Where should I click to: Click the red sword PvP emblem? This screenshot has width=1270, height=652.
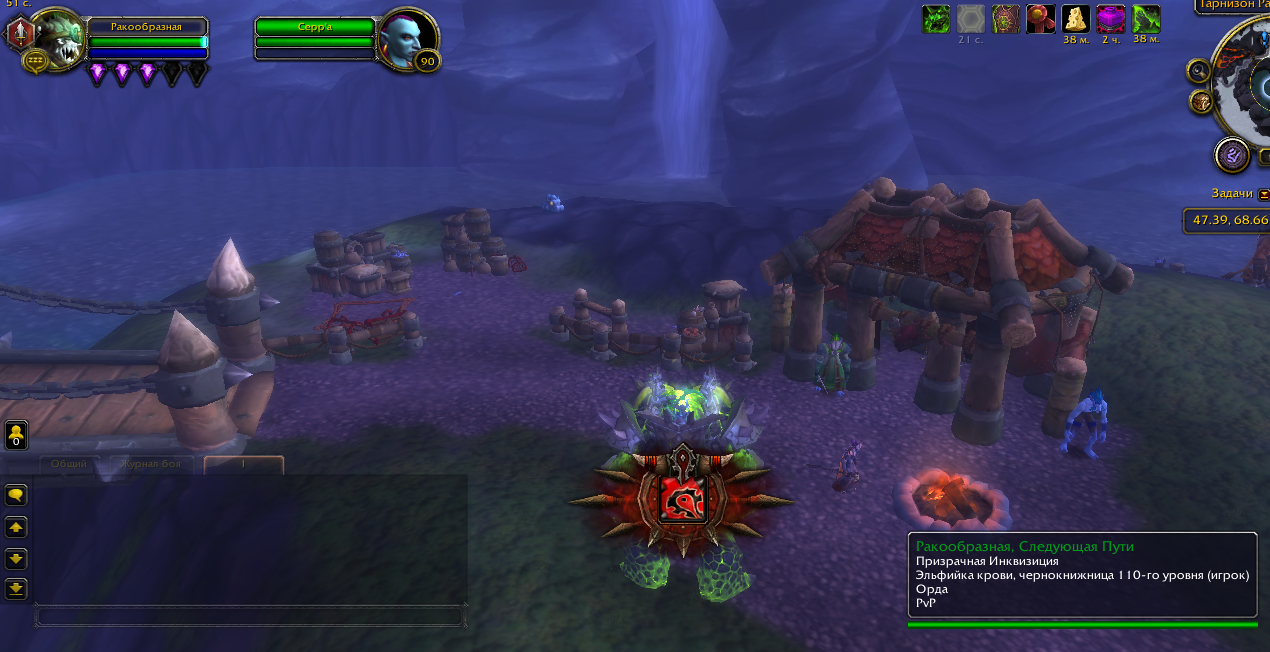(21, 34)
